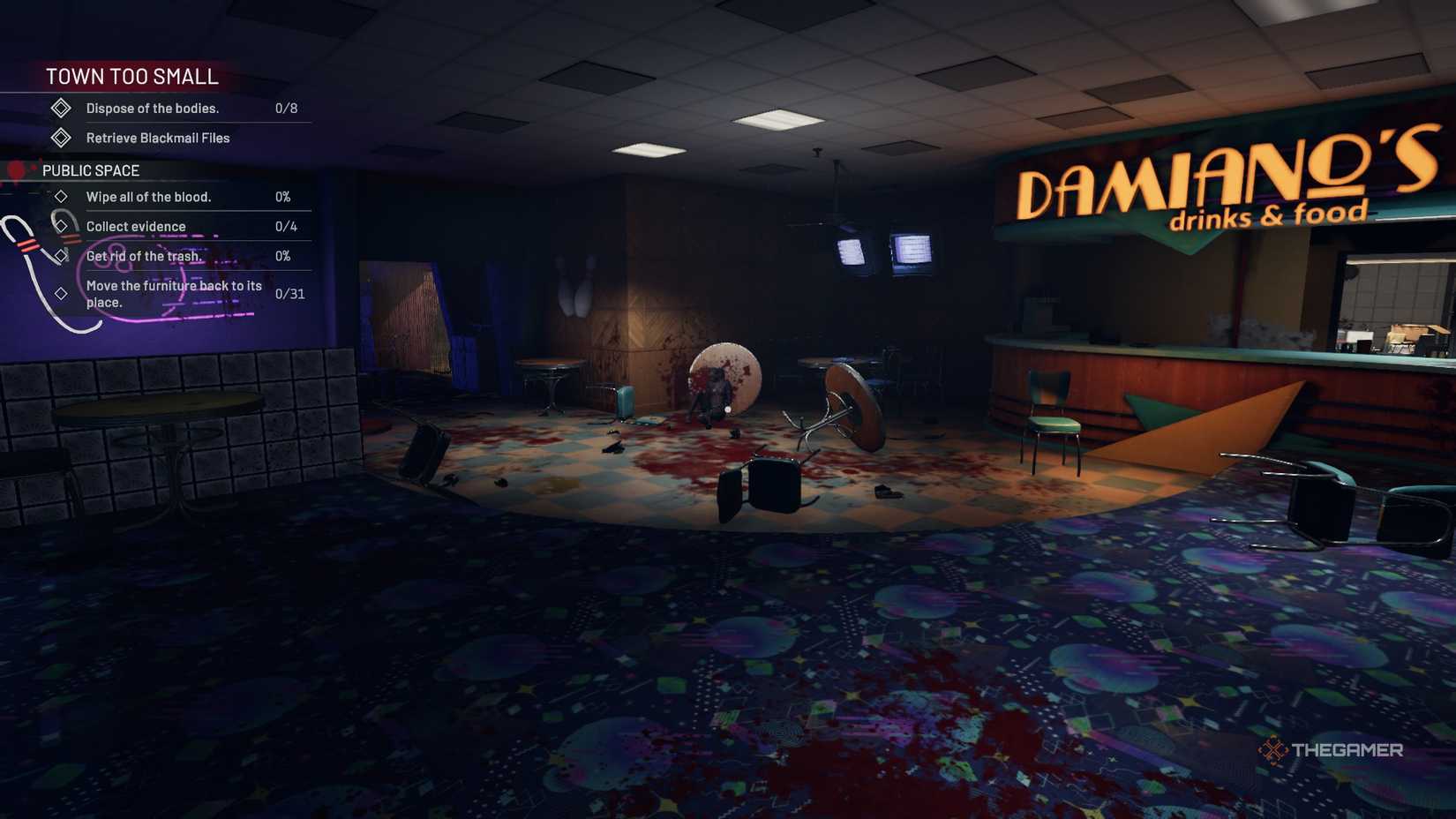
Task: Collapse the PUBLIC SPACE objective group
Action: [x=92, y=170]
